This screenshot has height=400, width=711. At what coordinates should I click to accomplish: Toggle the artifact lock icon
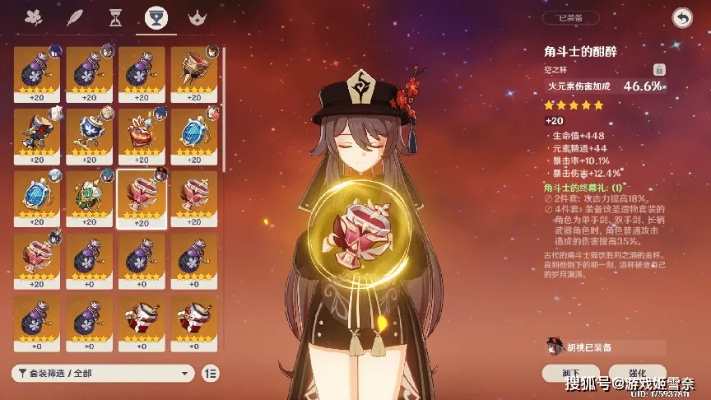pos(659,69)
